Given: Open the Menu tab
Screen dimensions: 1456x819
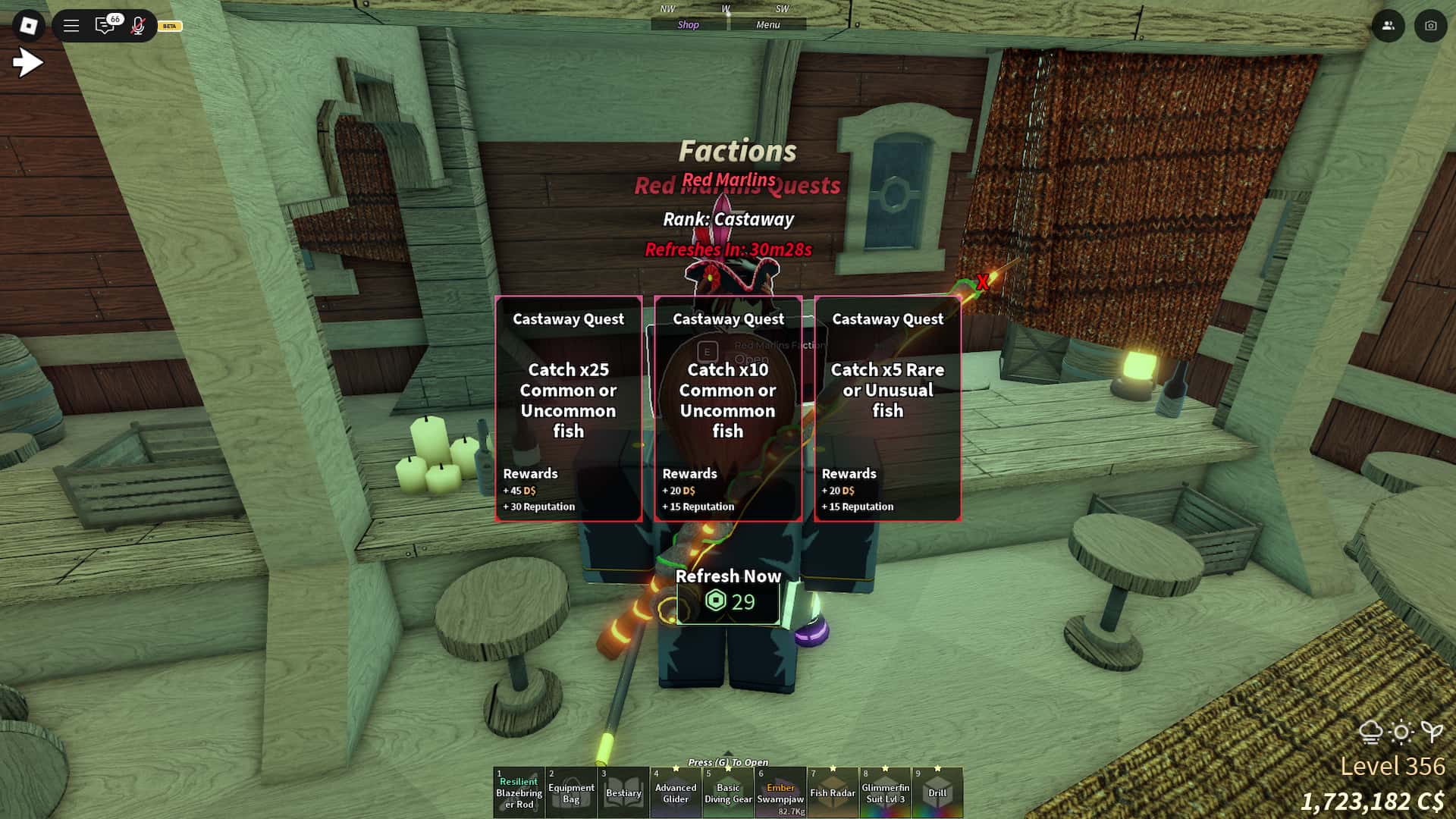Looking at the screenshot, I should click(767, 25).
